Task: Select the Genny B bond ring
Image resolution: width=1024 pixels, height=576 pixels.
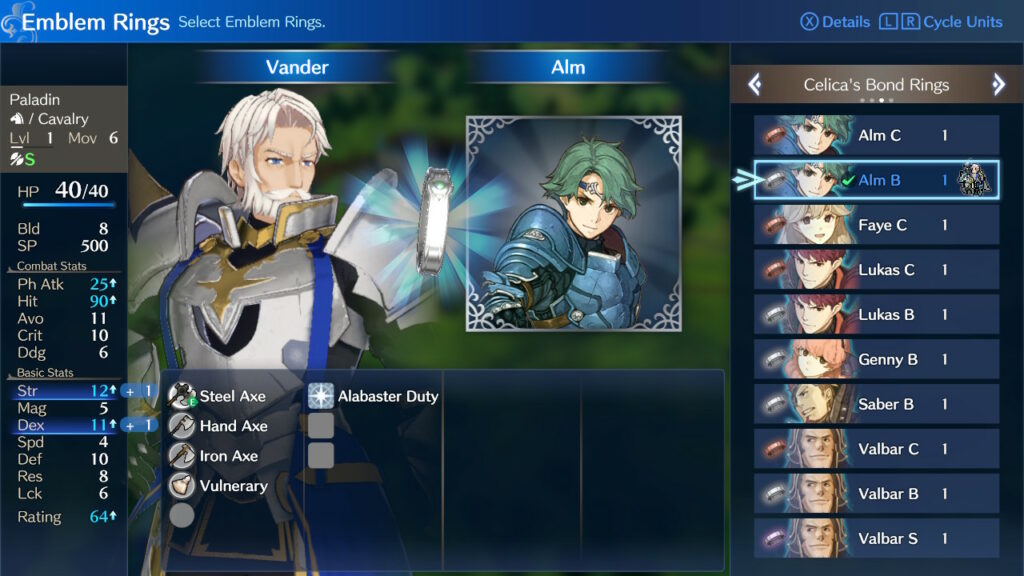Action: (x=876, y=360)
